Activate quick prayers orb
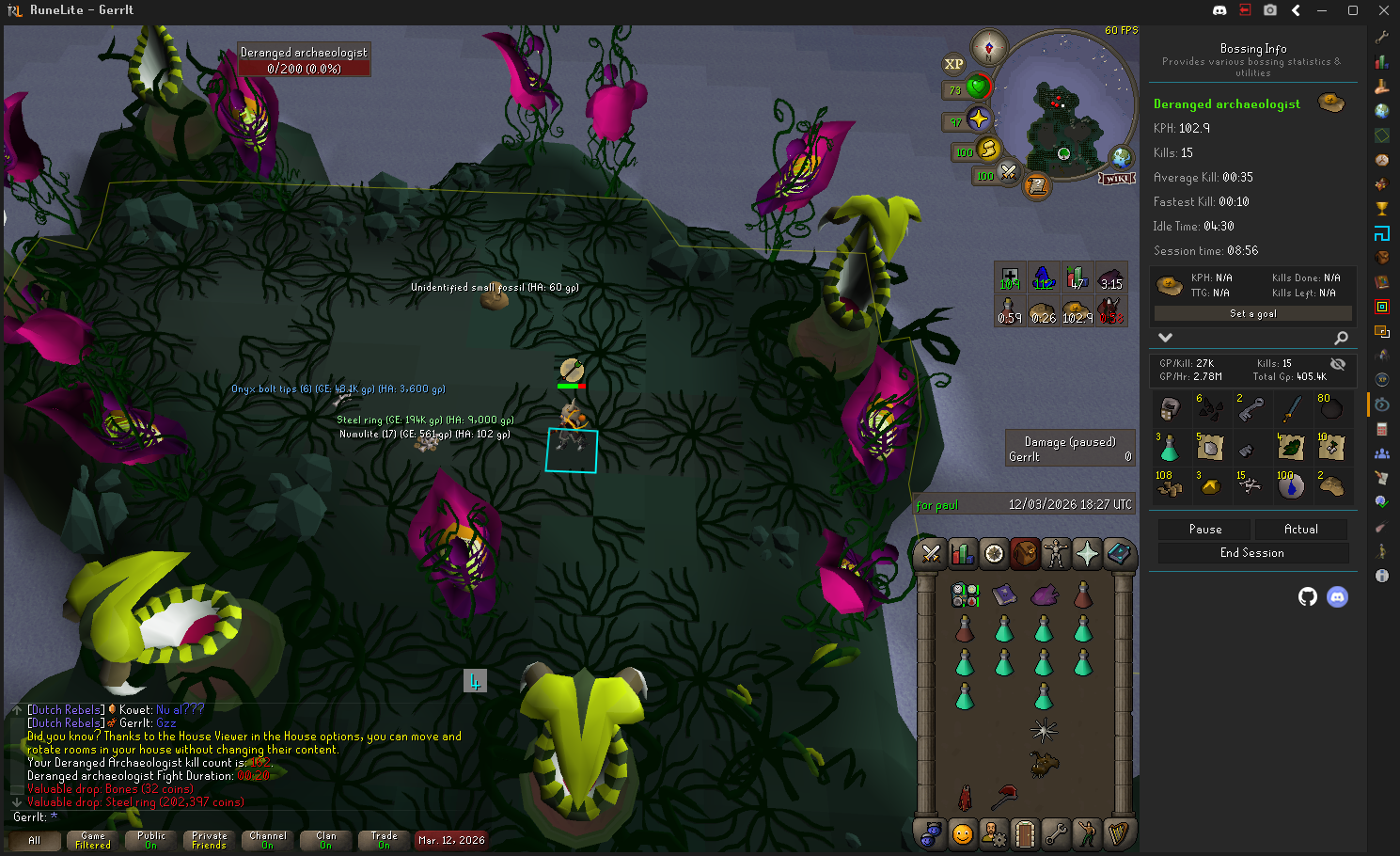1400x856 pixels. point(979,119)
